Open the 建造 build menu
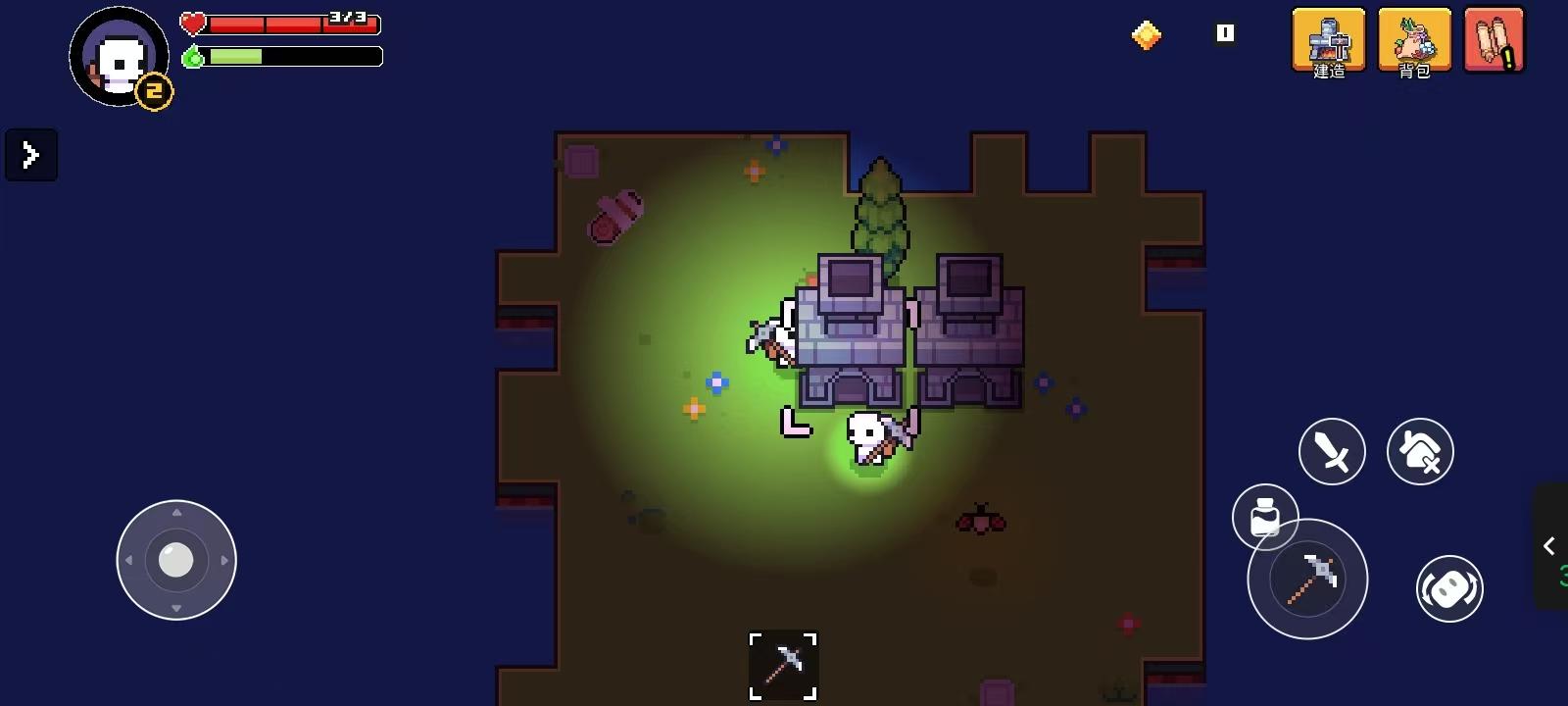The image size is (1568, 706). point(1328,41)
